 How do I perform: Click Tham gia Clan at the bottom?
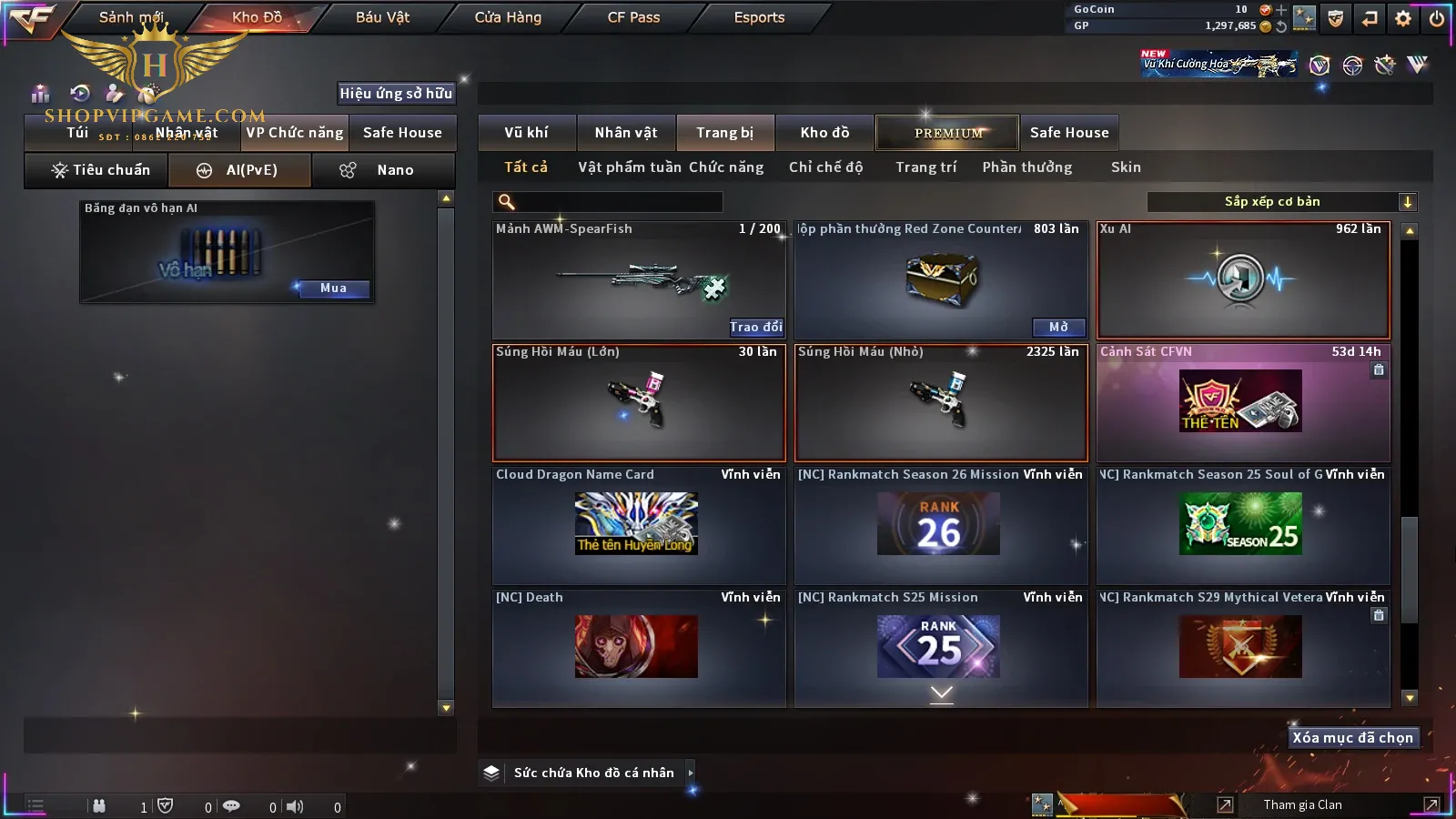[1302, 804]
